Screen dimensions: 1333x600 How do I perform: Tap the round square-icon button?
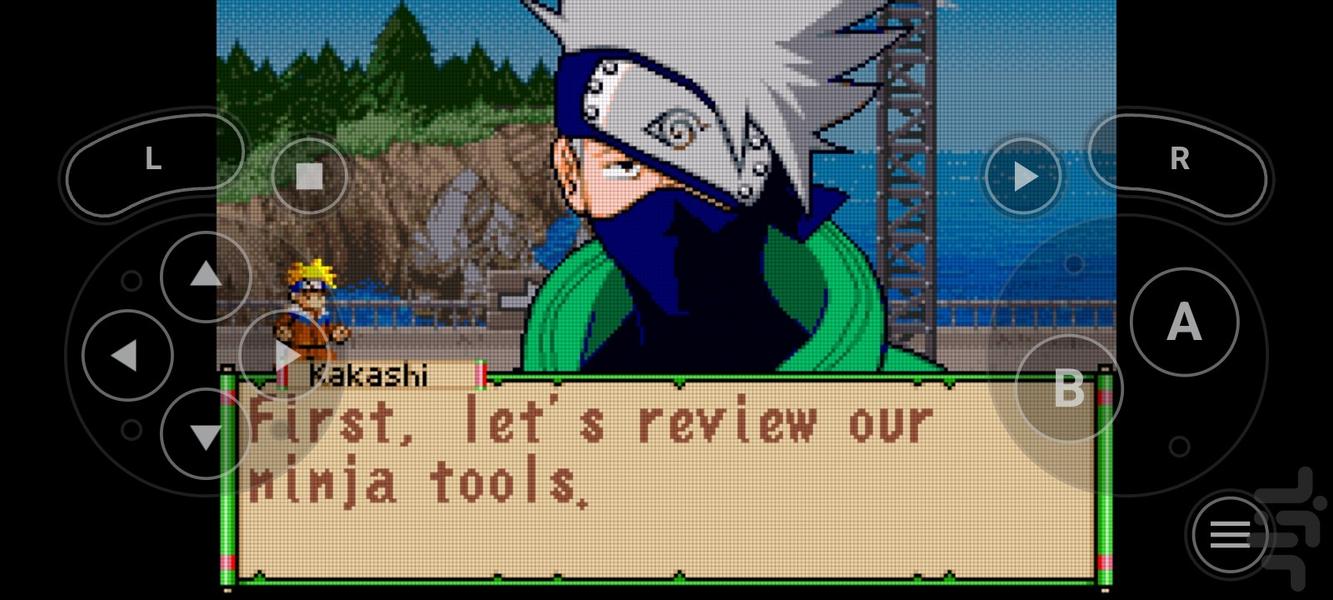310,177
